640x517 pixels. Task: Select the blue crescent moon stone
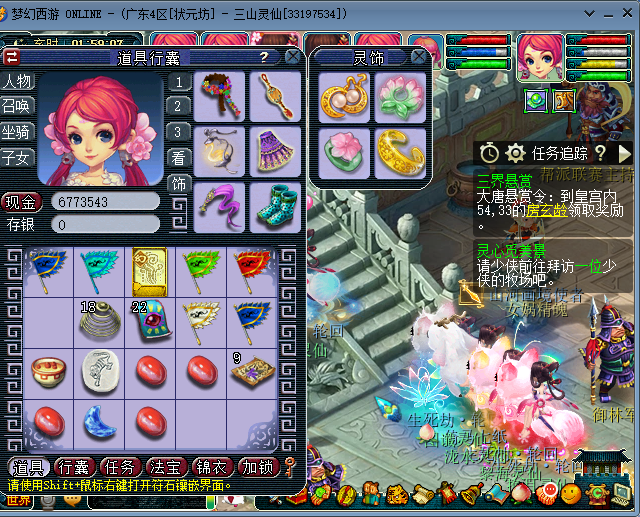click(97, 420)
